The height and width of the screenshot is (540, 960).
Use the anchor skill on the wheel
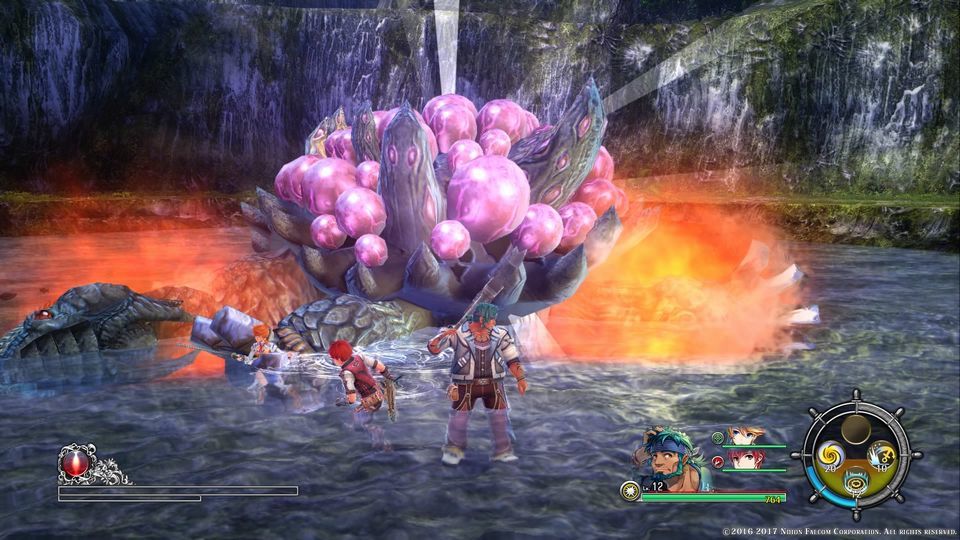[x=881, y=456]
